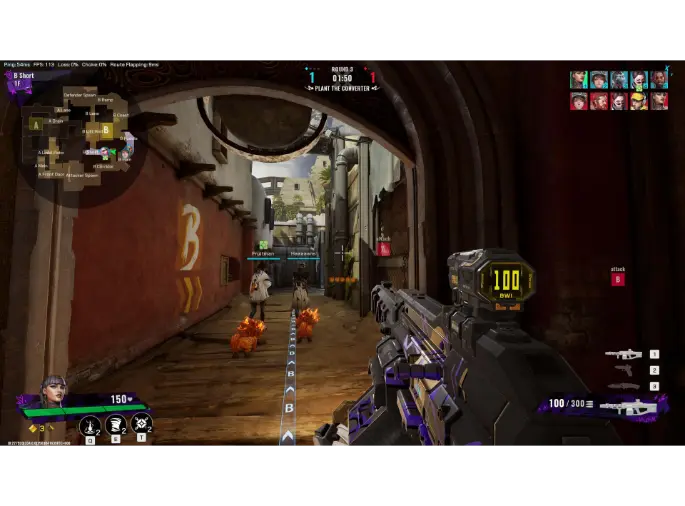Viewport: 685px width, 506px height.
Task: Click the yellow-haired enemy portrait in red row
Action: (x=638, y=101)
